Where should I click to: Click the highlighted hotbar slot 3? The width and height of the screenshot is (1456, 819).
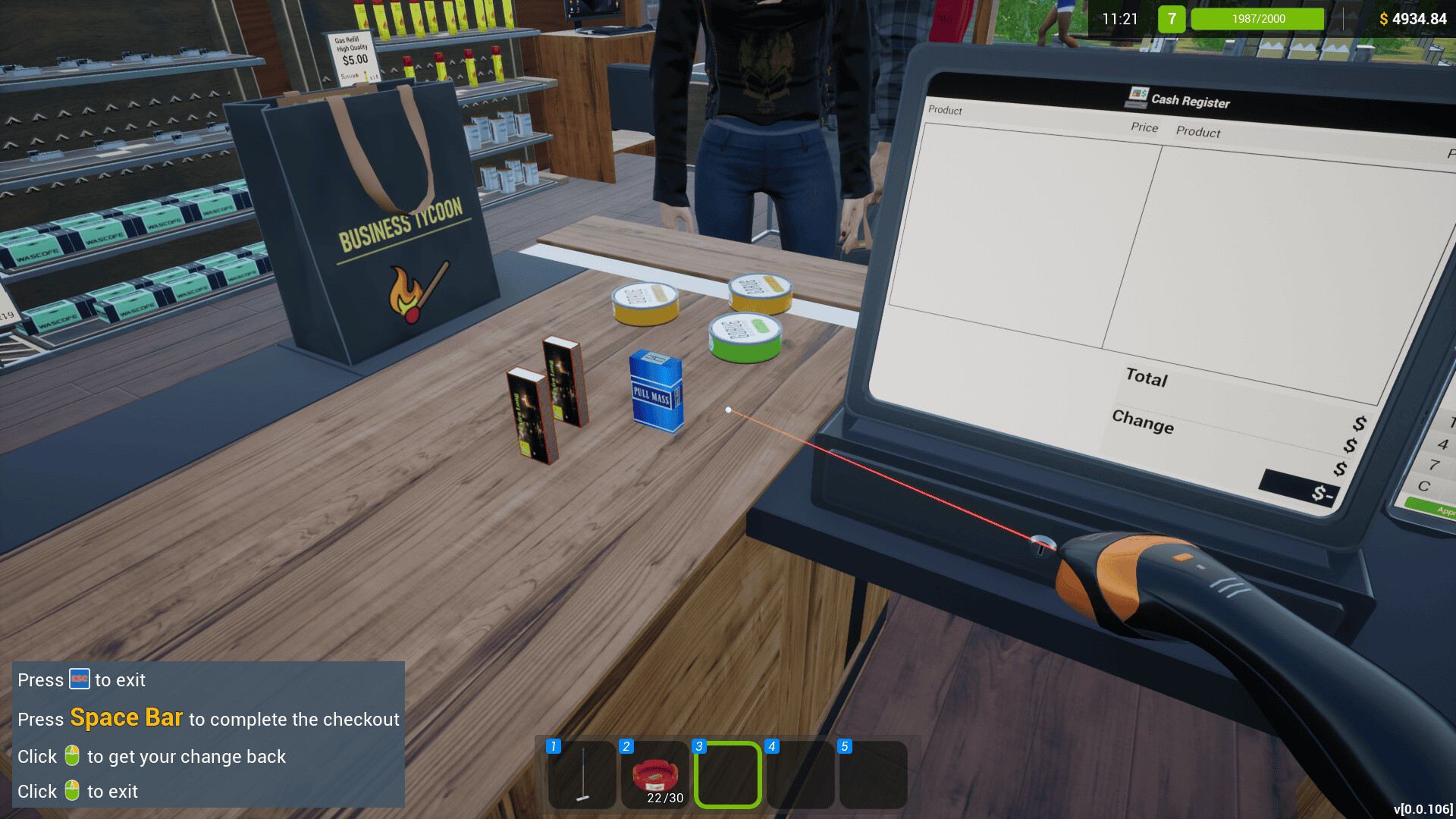[726, 775]
